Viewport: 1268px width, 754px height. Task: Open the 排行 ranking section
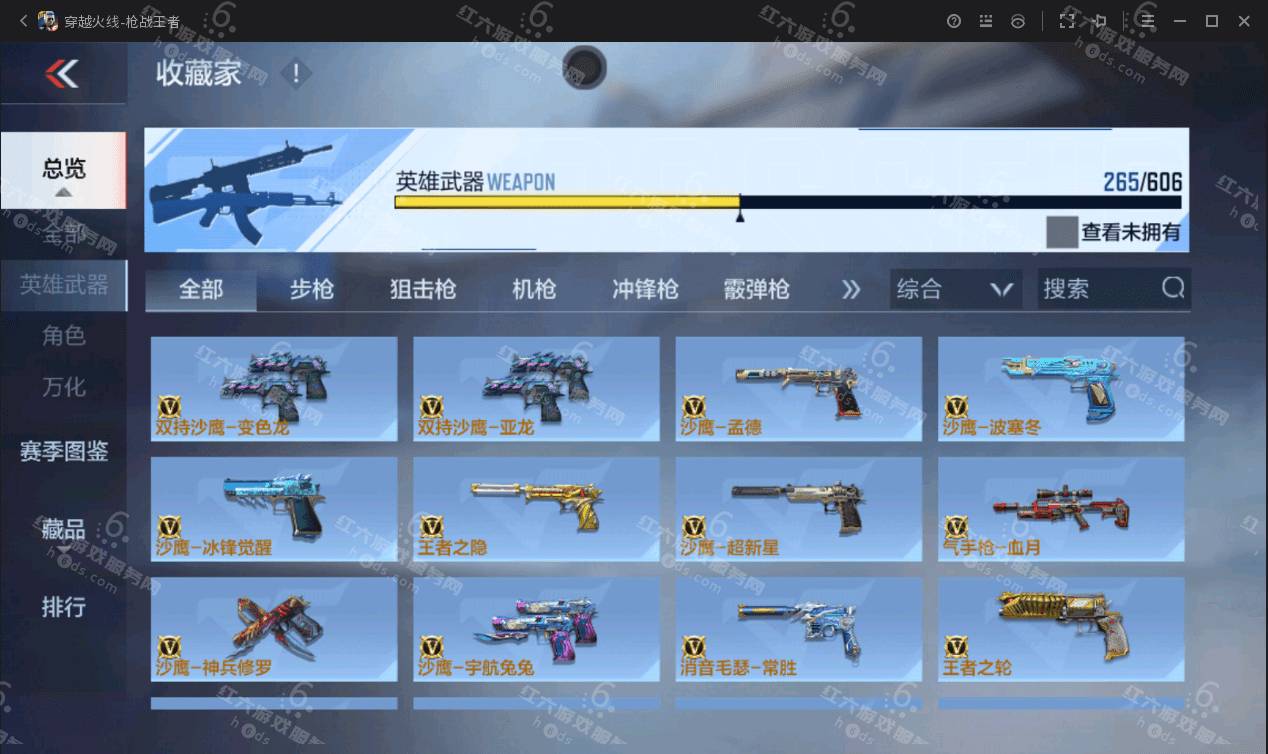63,606
